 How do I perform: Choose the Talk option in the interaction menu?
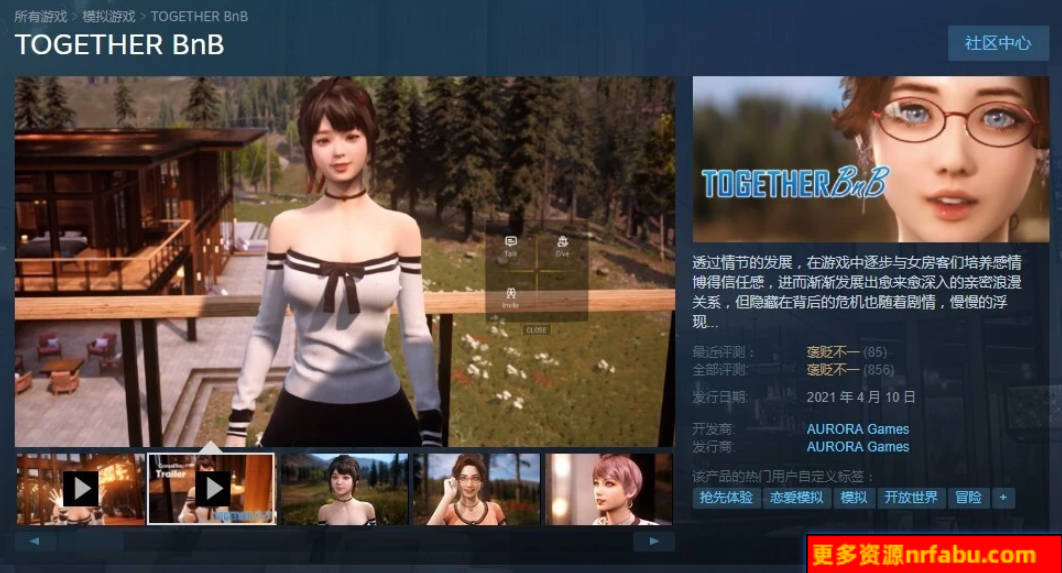tap(511, 246)
